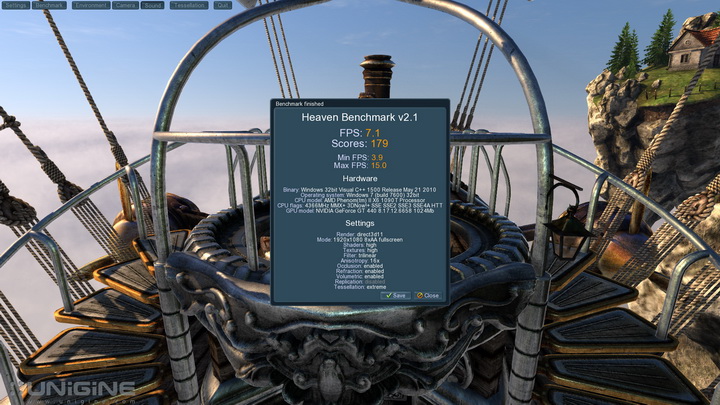Close the benchmark results dialog

pyautogui.click(x=428, y=296)
